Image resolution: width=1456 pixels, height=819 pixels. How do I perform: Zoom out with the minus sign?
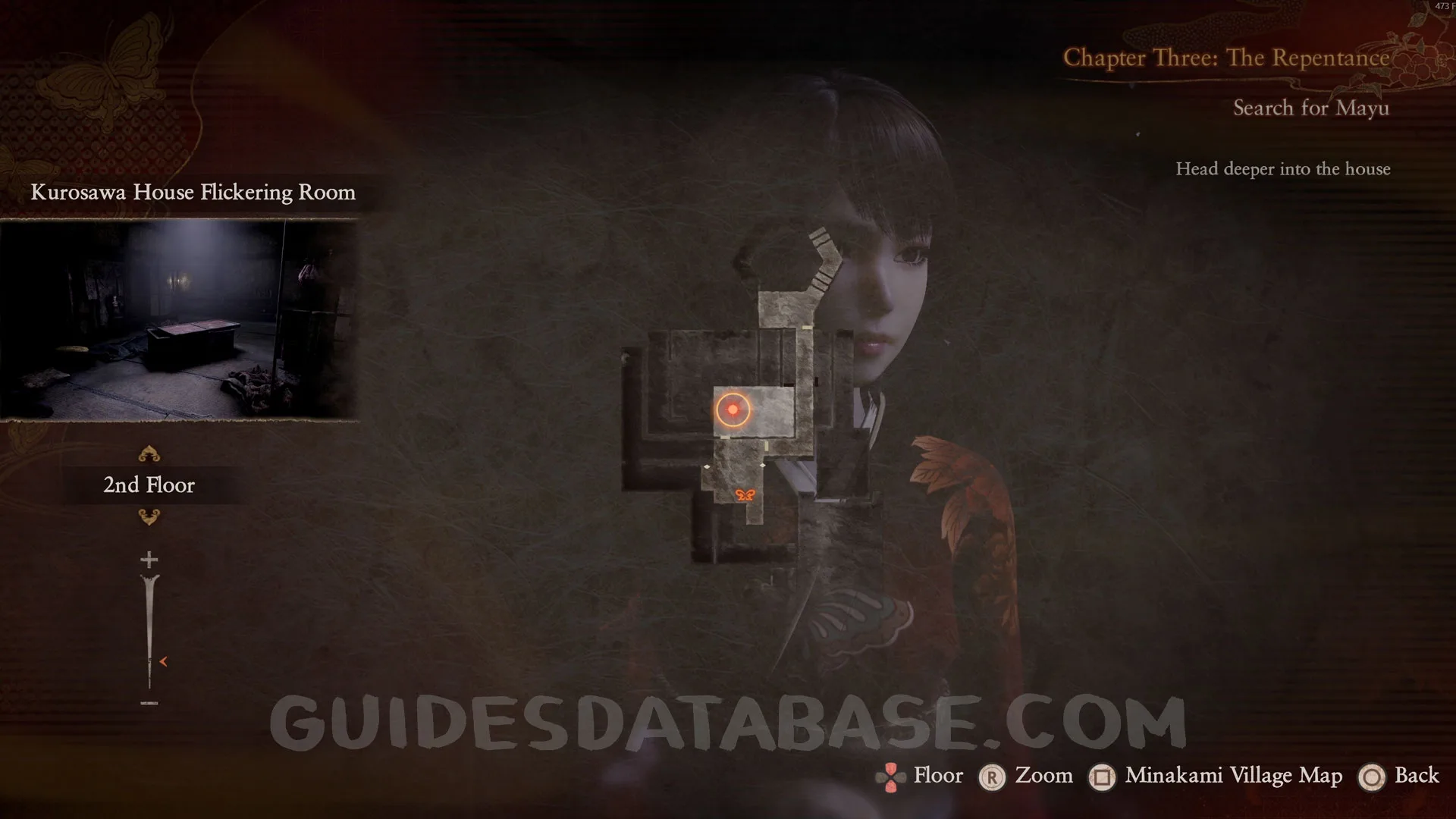pos(149,704)
